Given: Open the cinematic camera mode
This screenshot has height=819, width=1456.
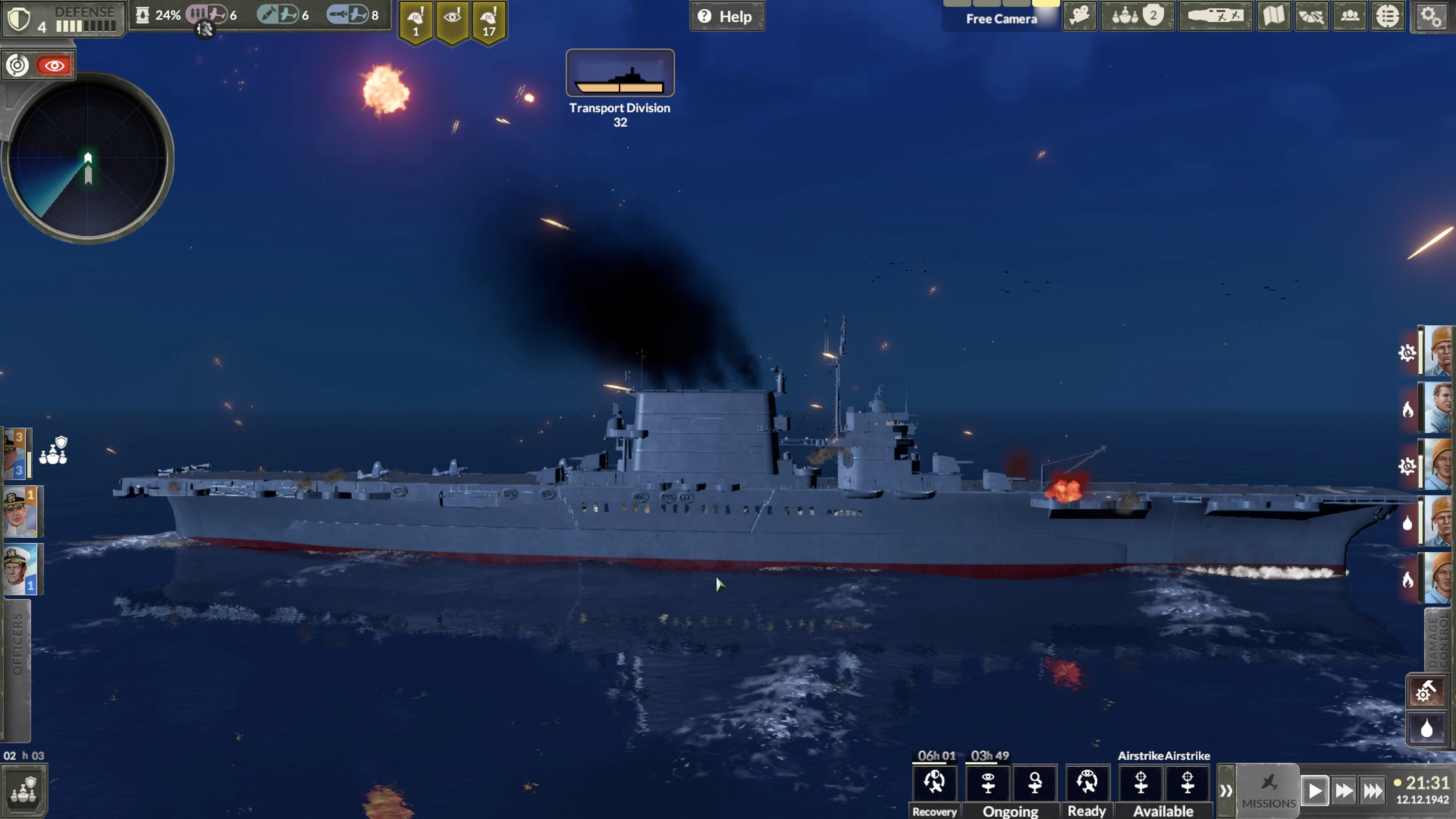Looking at the screenshot, I should point(1079,16).
